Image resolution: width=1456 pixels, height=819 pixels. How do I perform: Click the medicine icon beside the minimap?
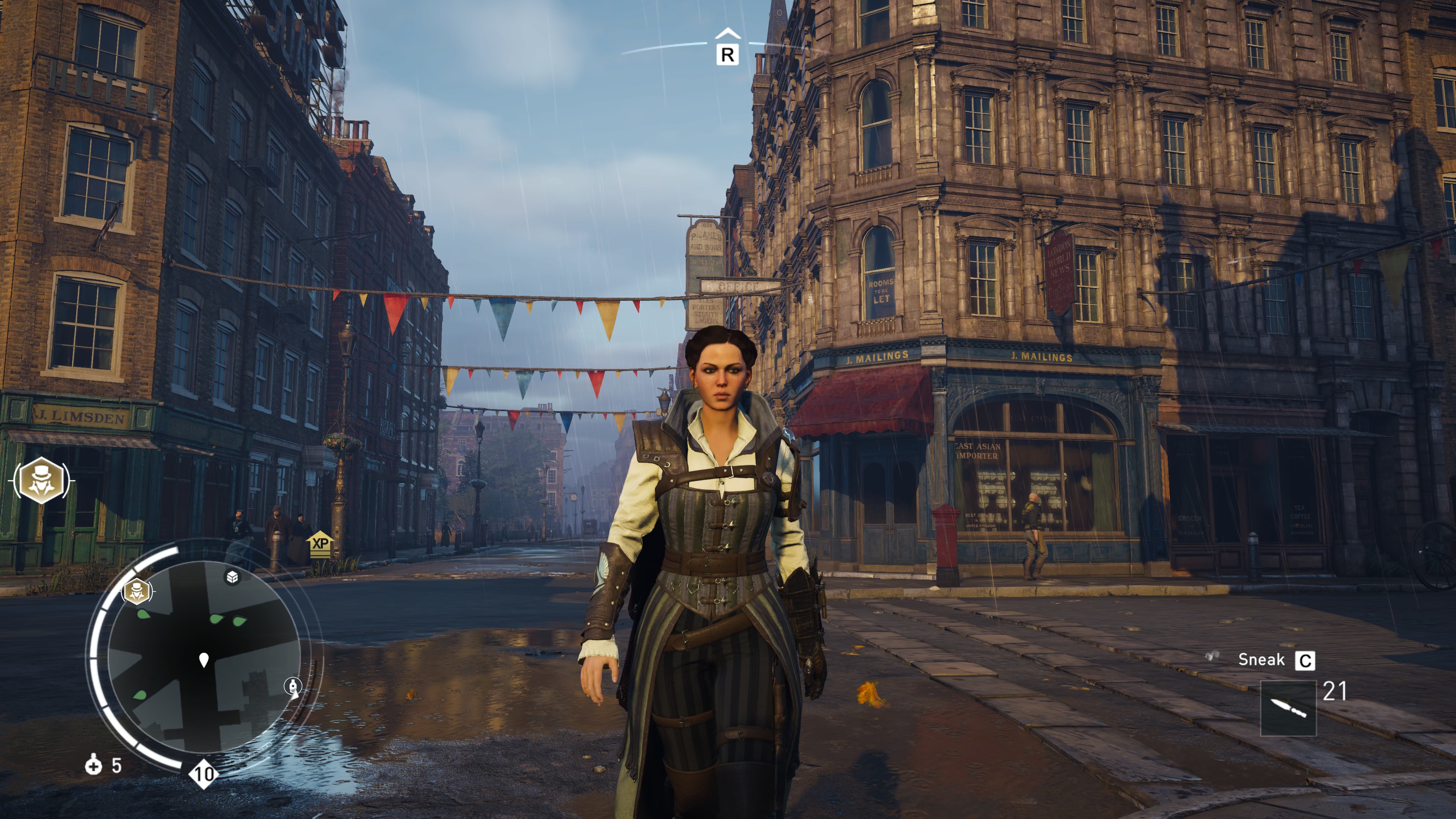point(93,765)
